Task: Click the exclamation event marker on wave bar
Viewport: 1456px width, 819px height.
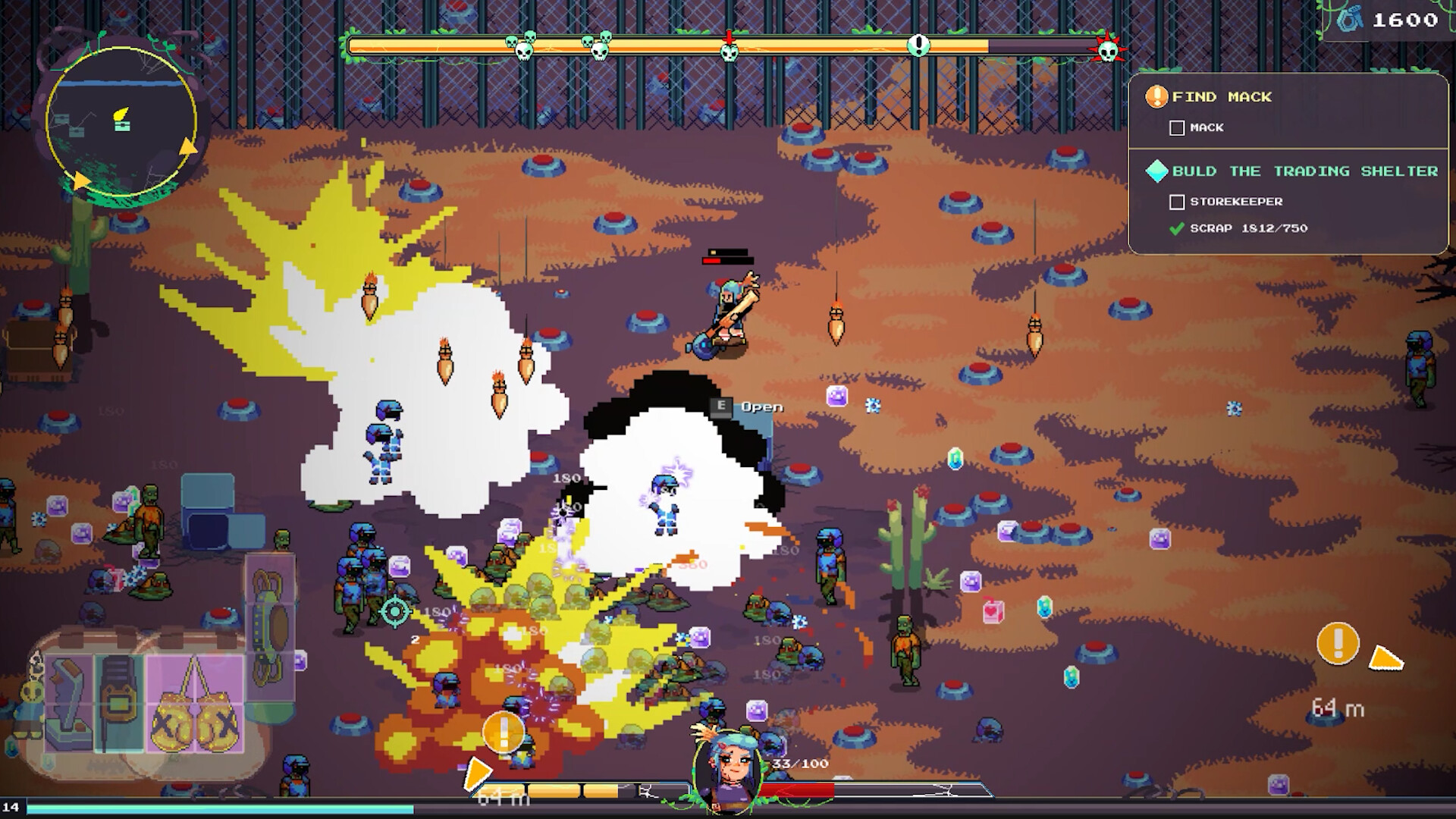Action: 918,45
